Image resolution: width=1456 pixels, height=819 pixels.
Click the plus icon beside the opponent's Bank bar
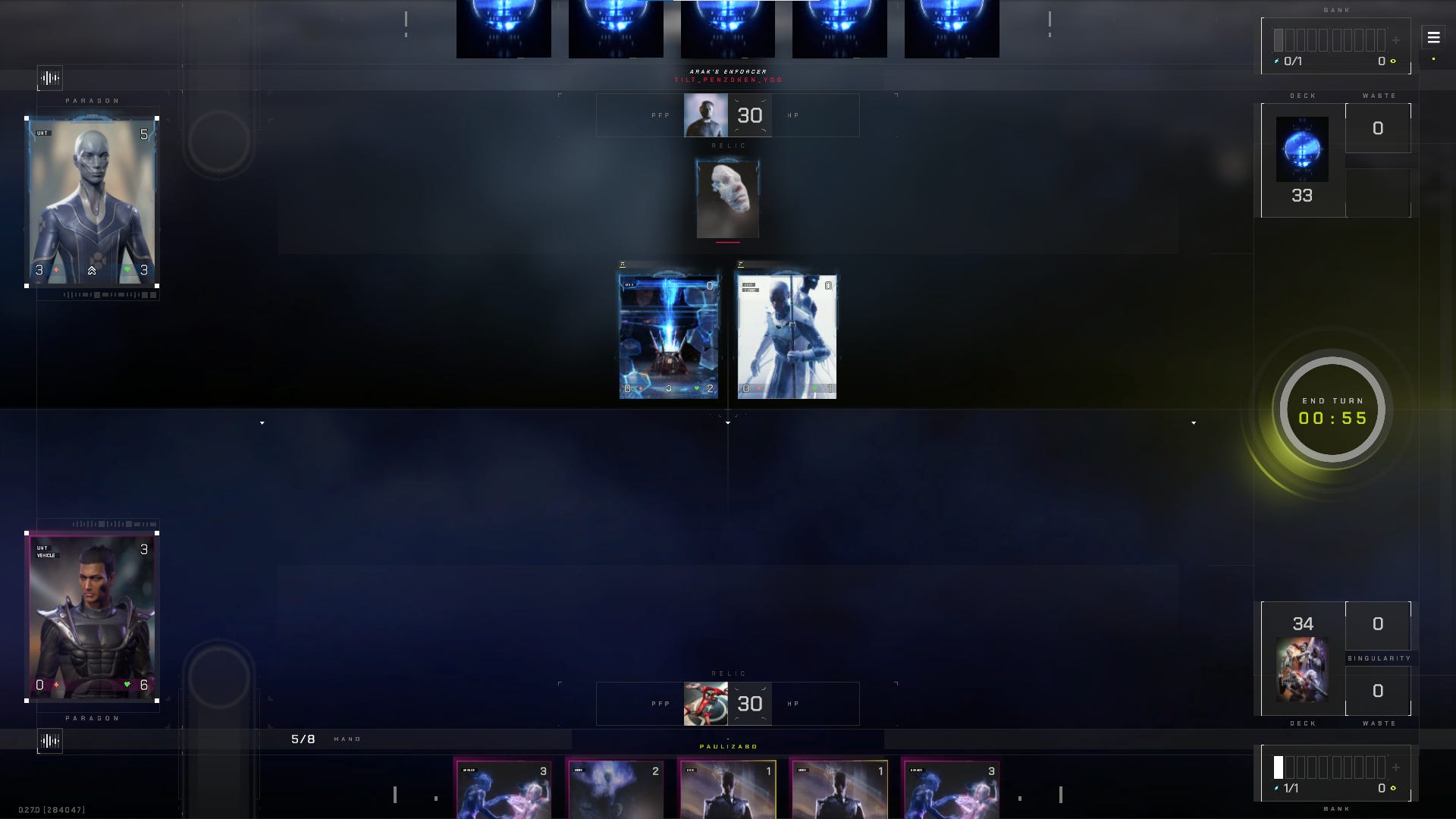[1396, 40]
